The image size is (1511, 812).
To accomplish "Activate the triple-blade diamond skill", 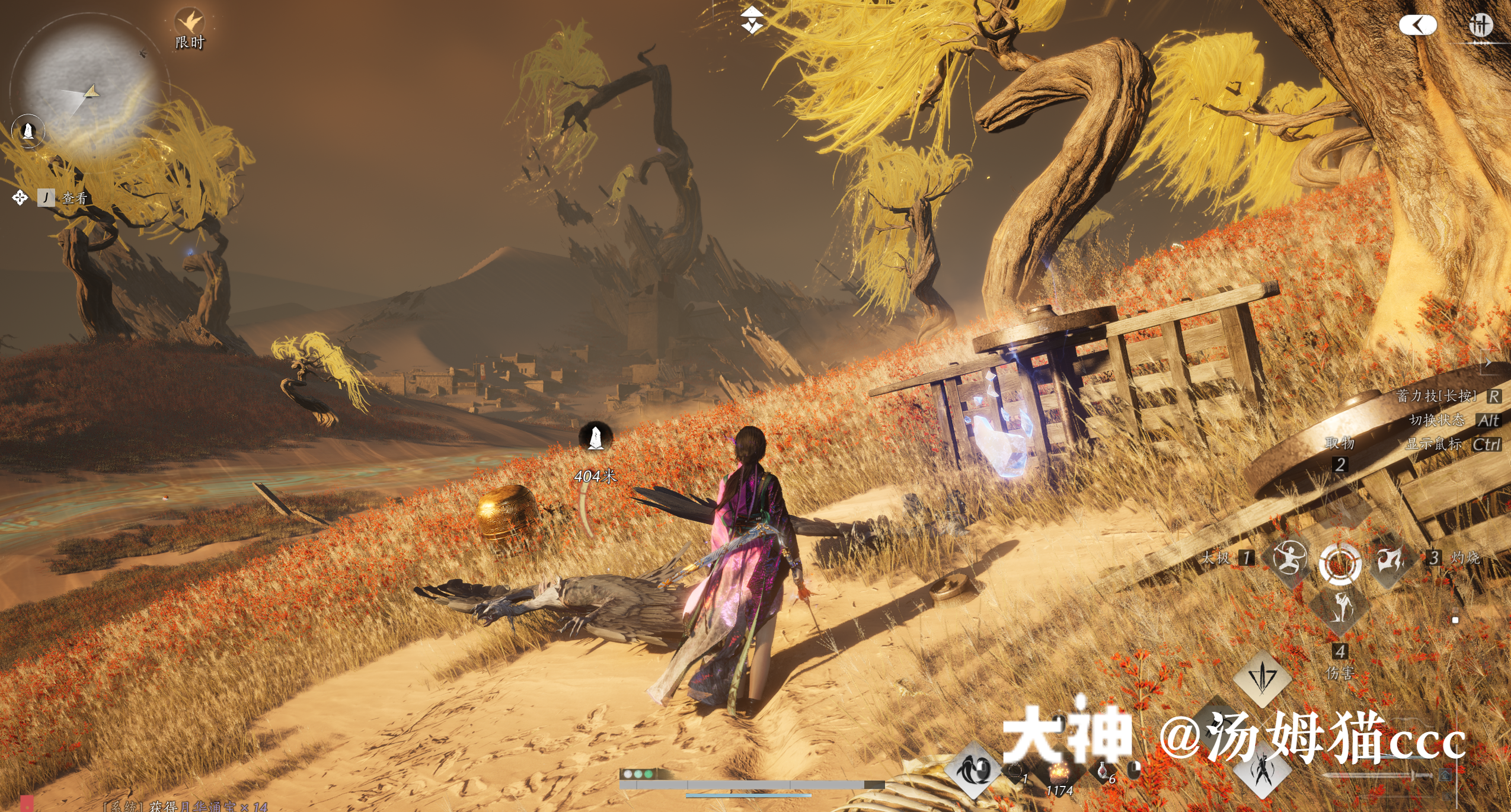I will (x=1262, y=678).
